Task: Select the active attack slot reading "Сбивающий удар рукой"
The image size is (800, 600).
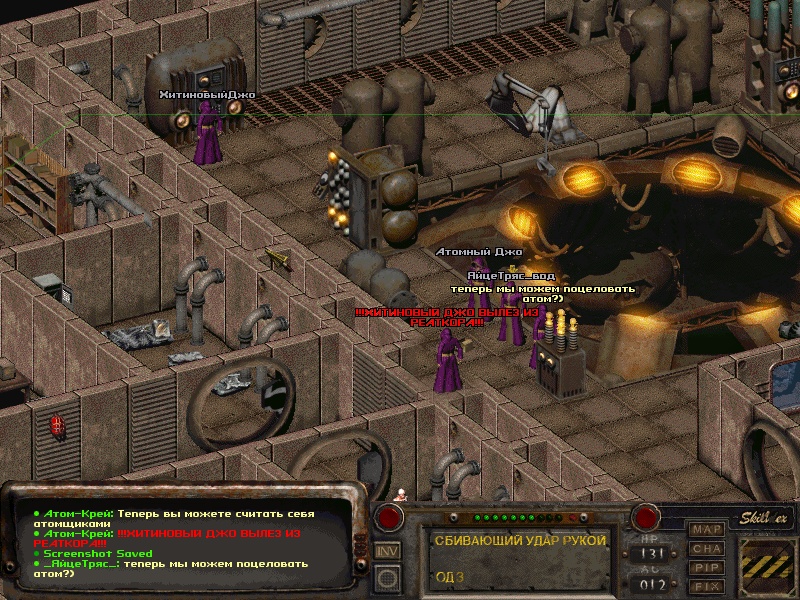Action: 520,558
